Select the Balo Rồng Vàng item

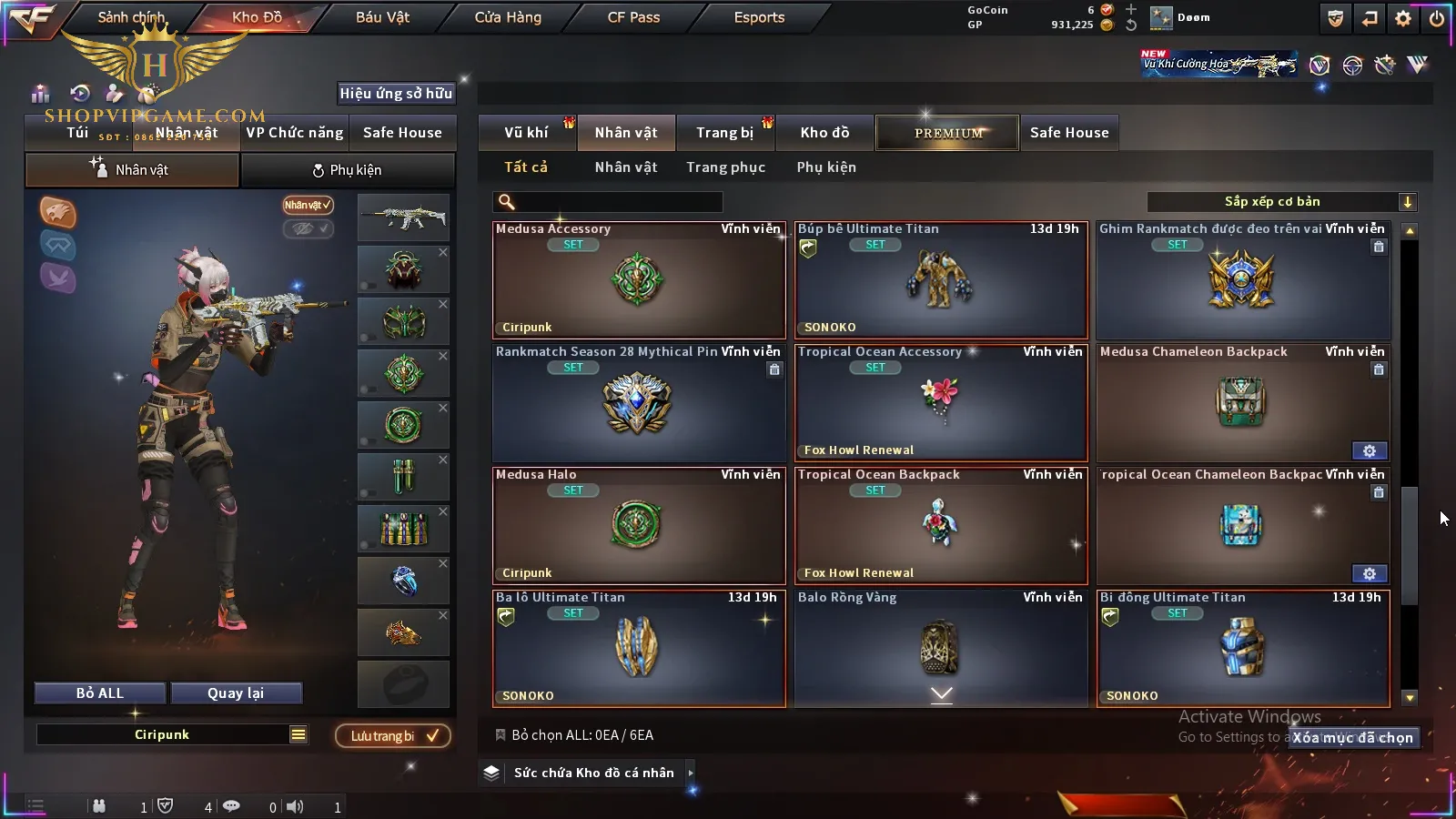pos(941,648)
